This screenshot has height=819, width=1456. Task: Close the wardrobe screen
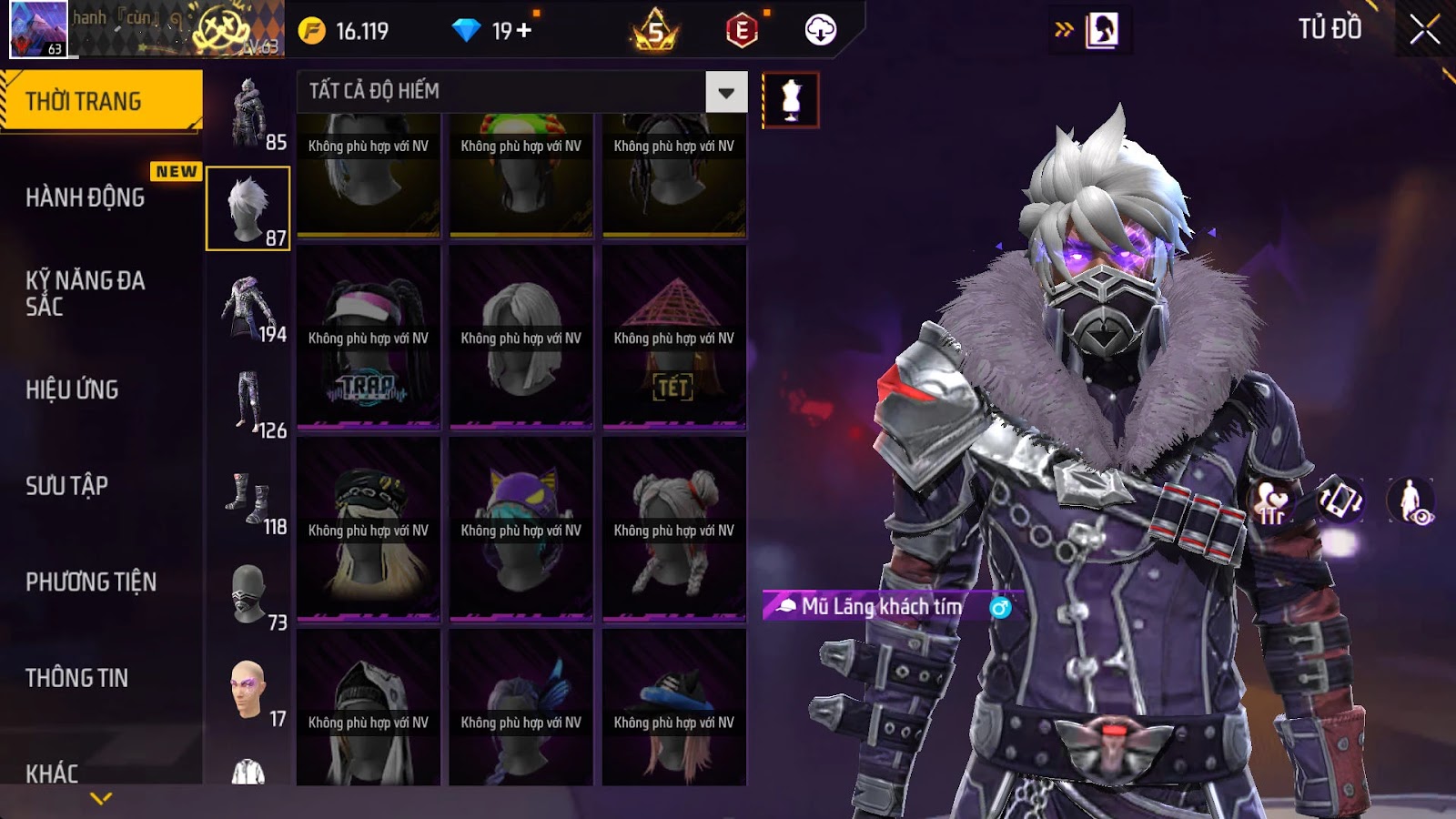[x=1424, y=31]
